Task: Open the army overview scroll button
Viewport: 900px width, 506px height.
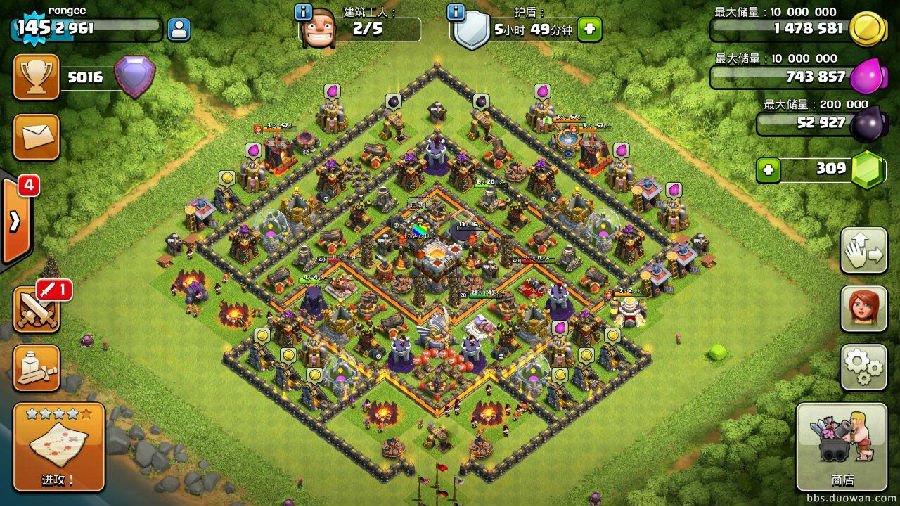Action: coord(36,368)
